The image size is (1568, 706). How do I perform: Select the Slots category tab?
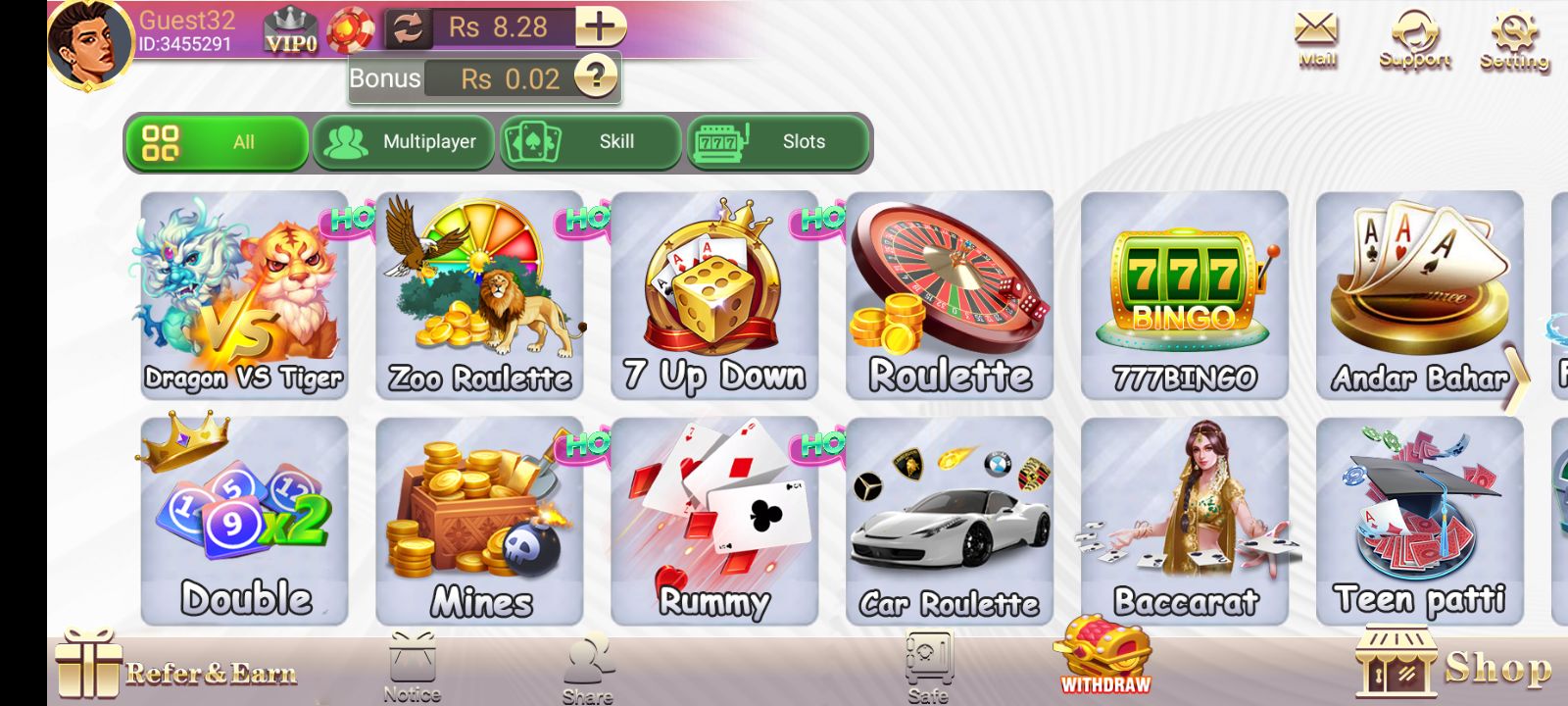tap(775, 142)
